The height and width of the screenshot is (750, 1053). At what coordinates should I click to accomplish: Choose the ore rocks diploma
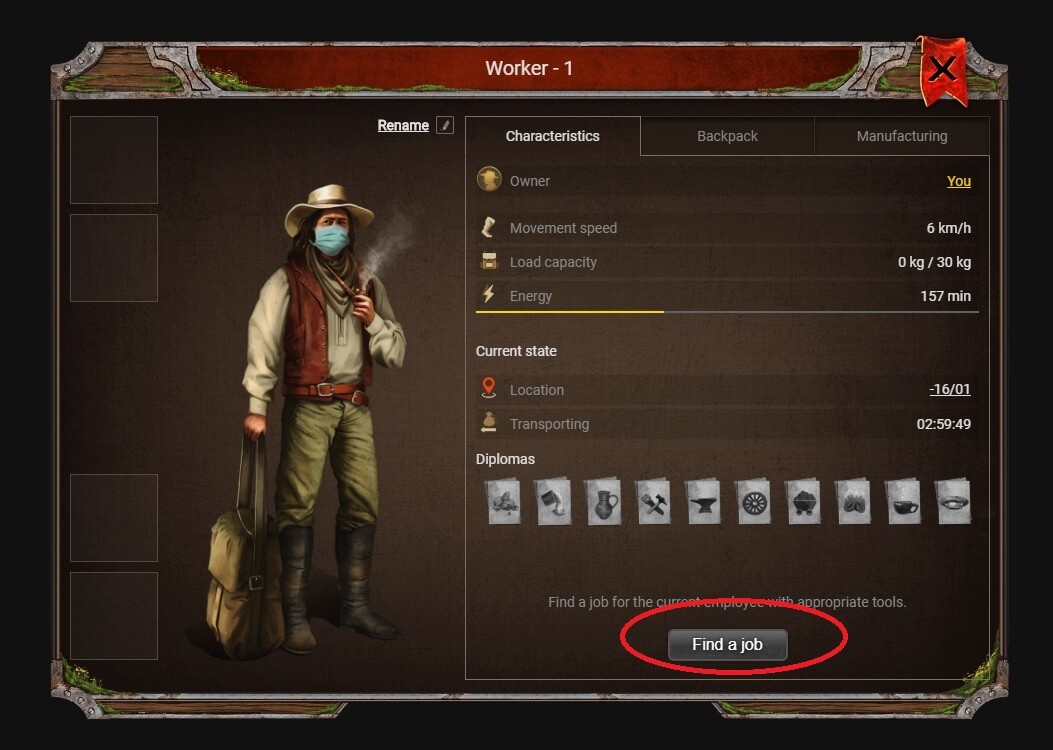tap(502, 502)
